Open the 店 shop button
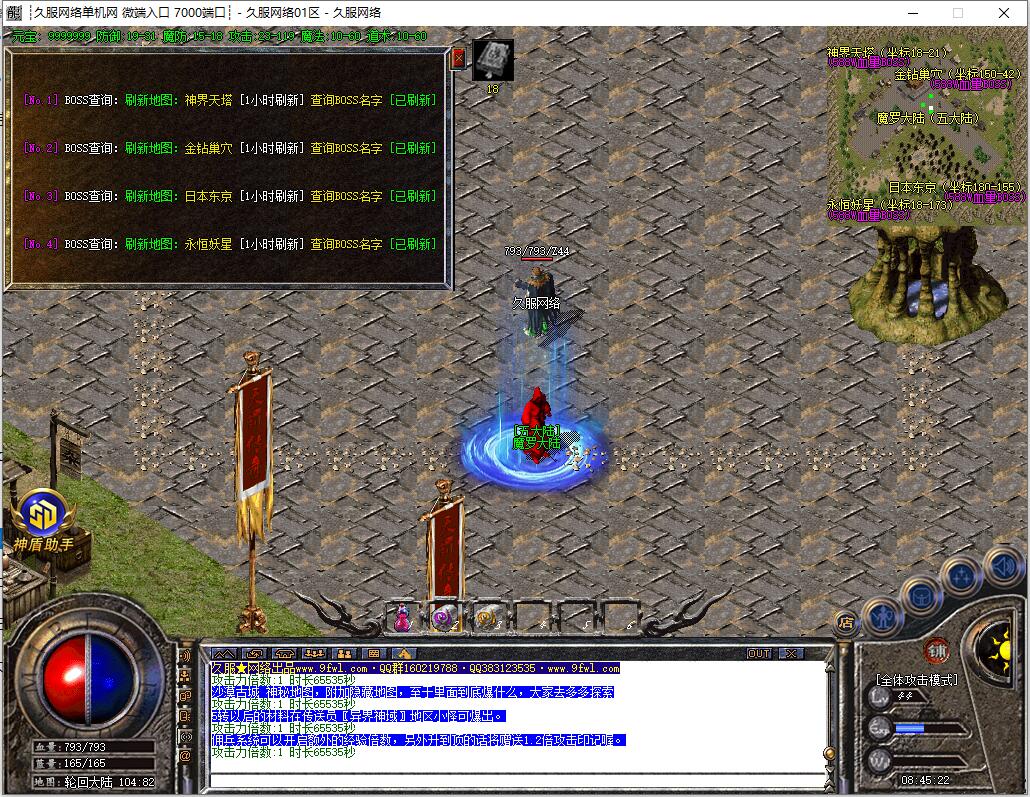 [x=846, y=621]
